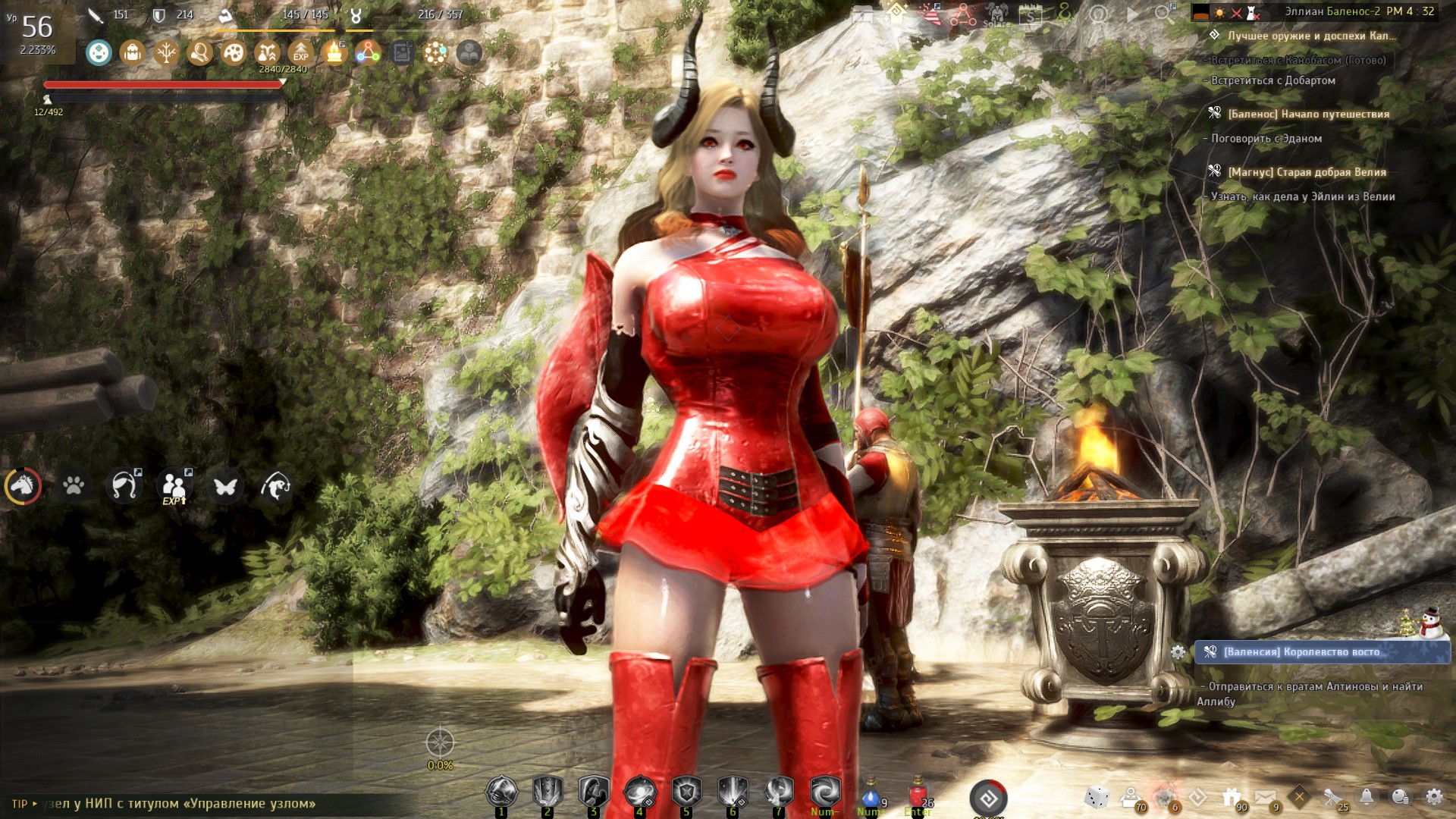Select the white butterfly icon
This screenshot has width=1456, height=819.
tap(225, 485)
